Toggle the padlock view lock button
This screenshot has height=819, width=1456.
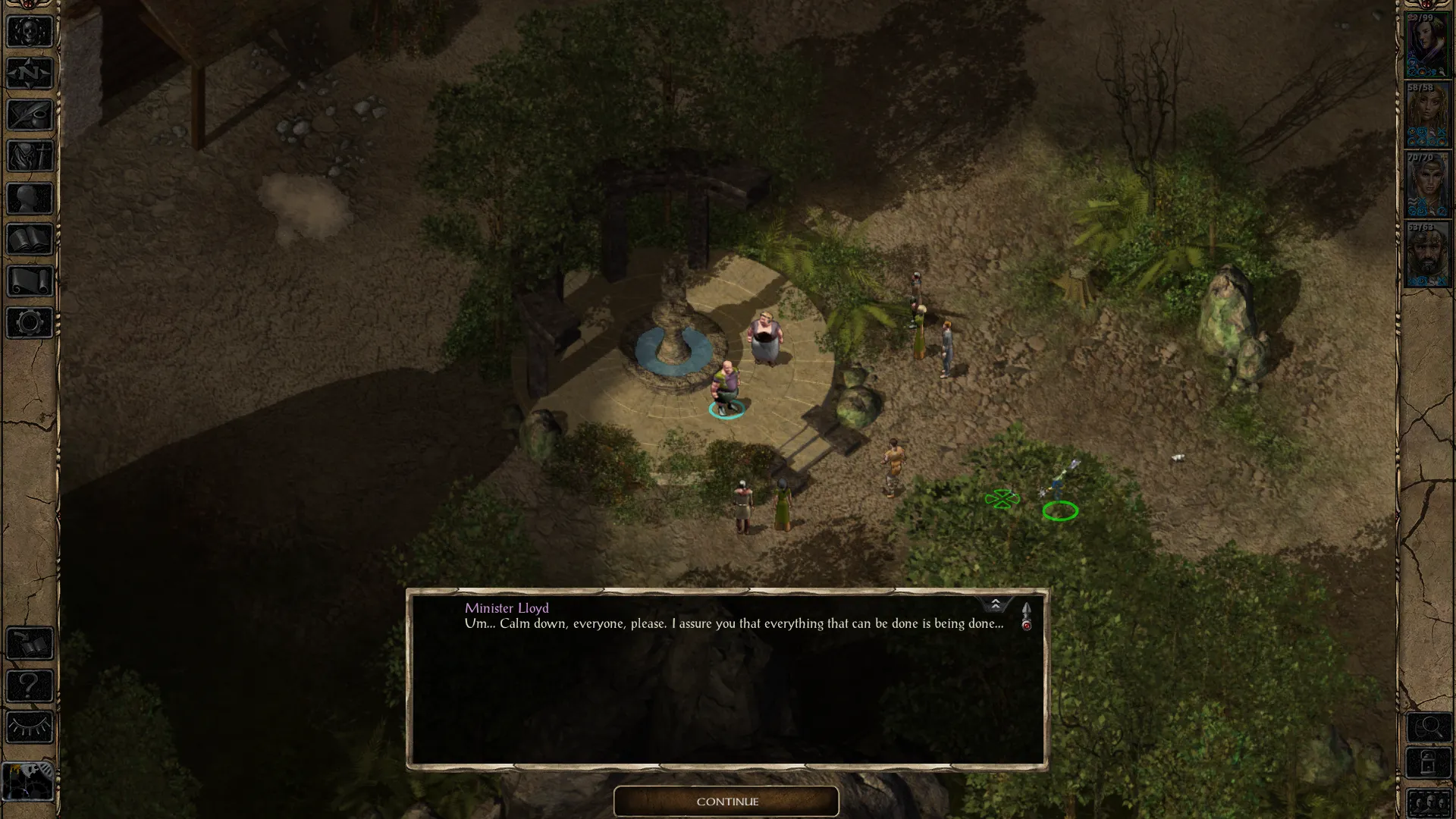1429,764
